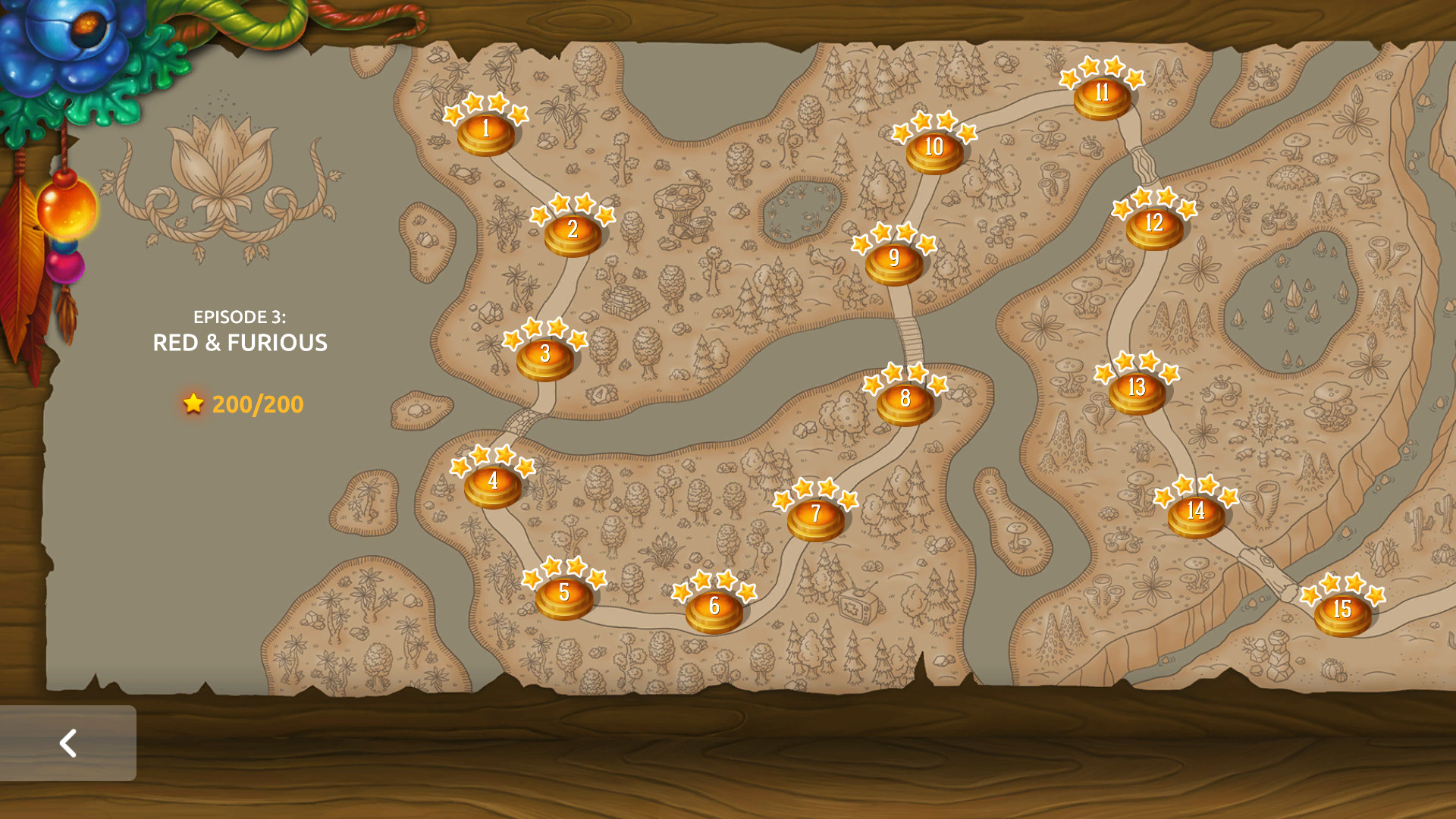
Task: Click the 200/200 star counter
Action: point(259,403)
